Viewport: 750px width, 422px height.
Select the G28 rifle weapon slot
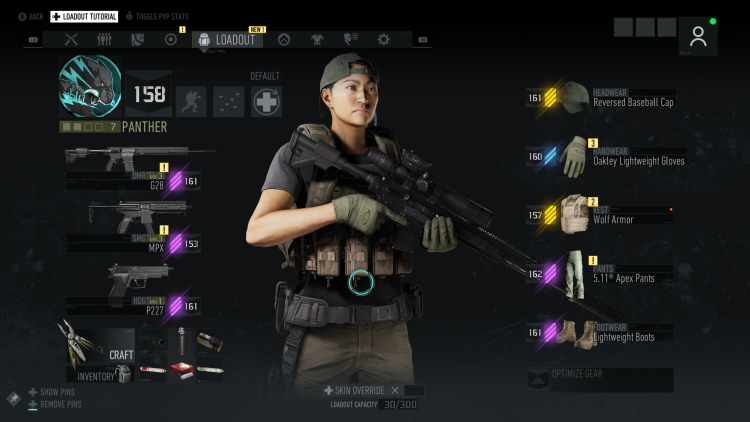140,159
